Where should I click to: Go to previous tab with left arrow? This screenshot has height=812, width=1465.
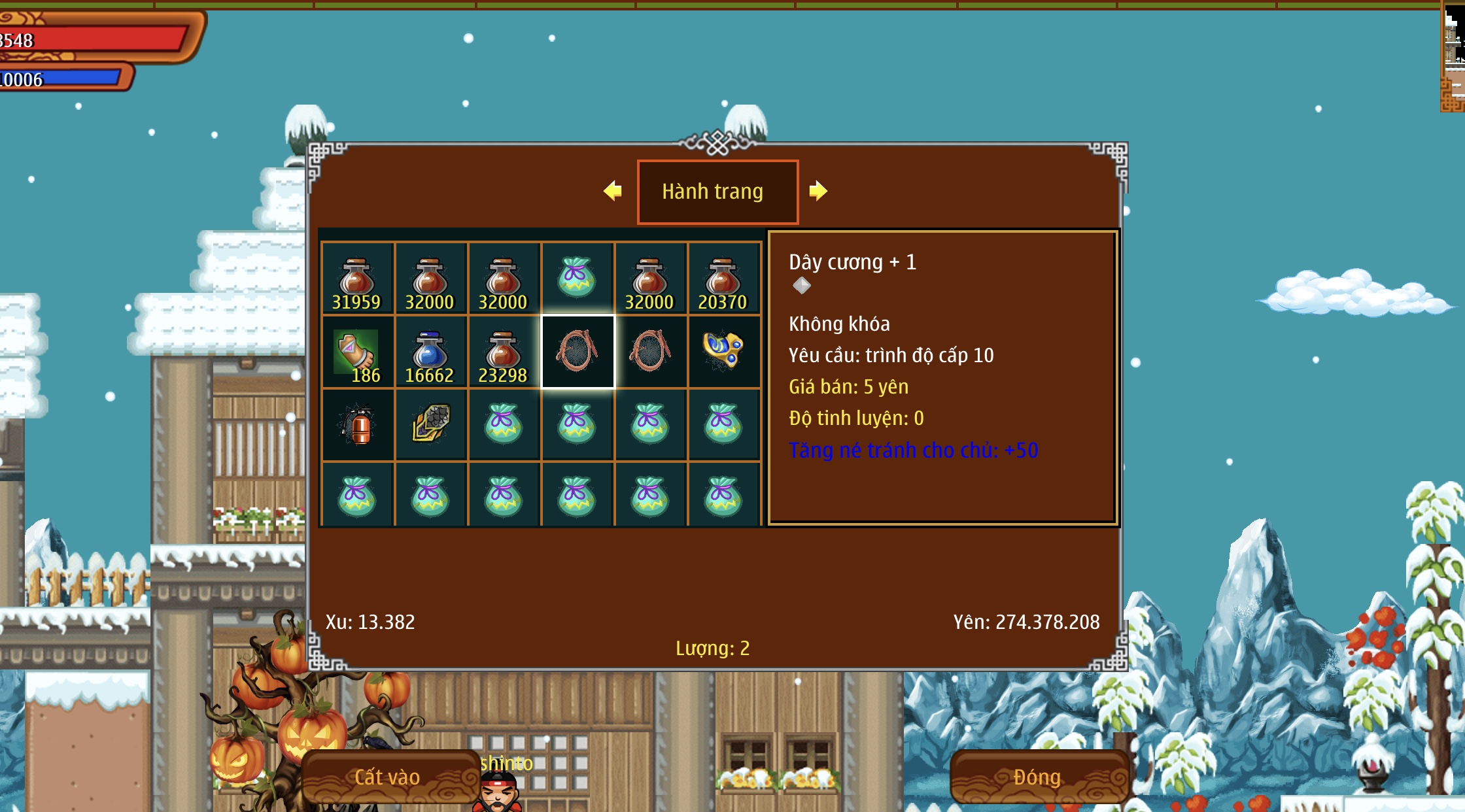tap(613, 191)
